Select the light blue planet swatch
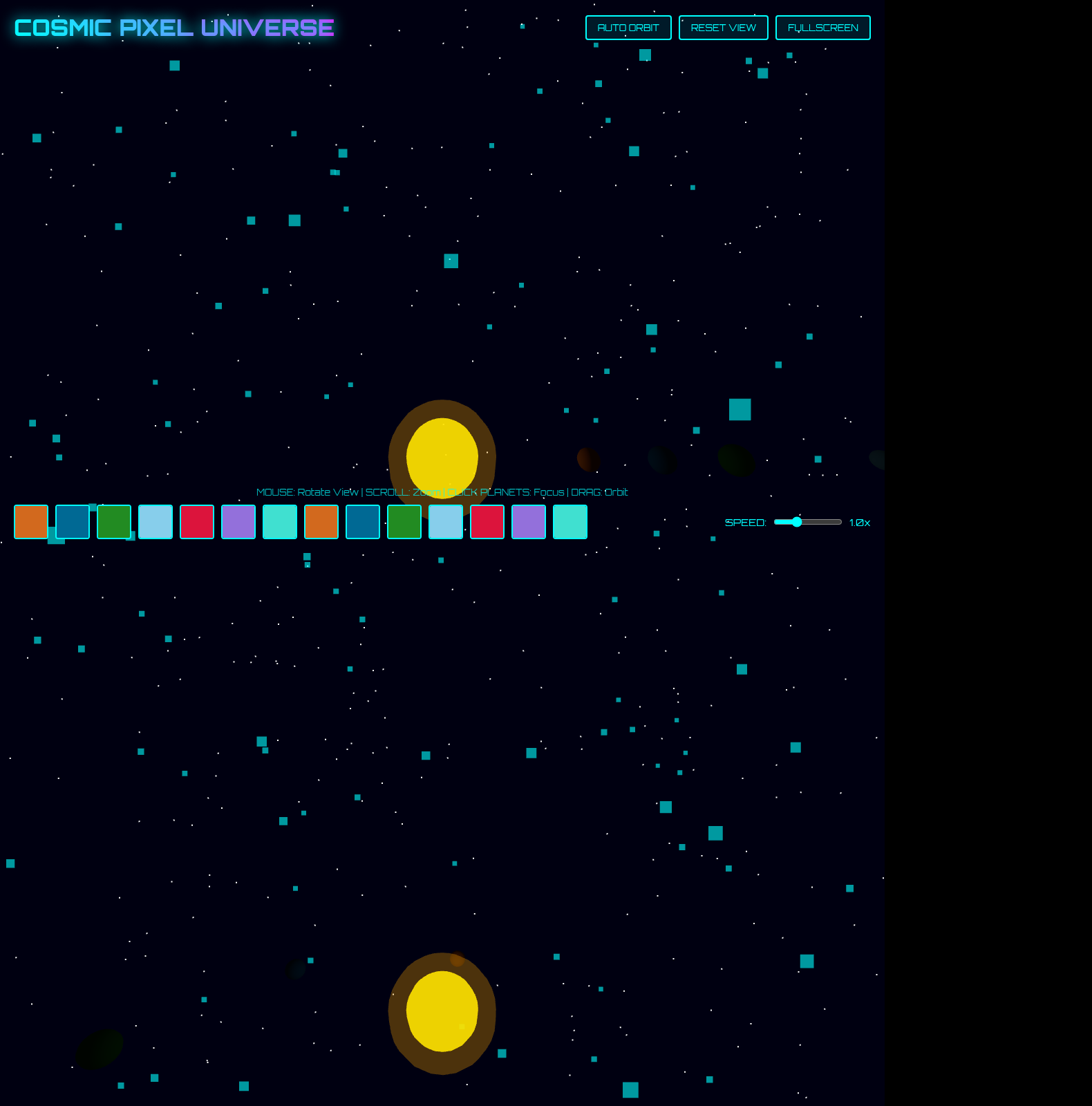This screenshot has width=1092, height=1106. click(155, 522)
